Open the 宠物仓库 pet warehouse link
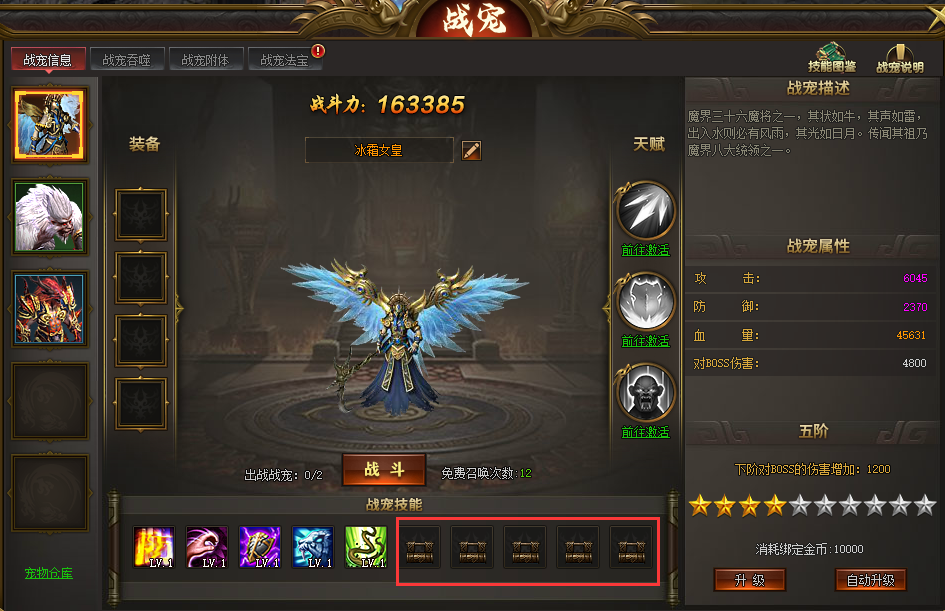The height and width of the screenshot is (611, 945). [49, 573]
